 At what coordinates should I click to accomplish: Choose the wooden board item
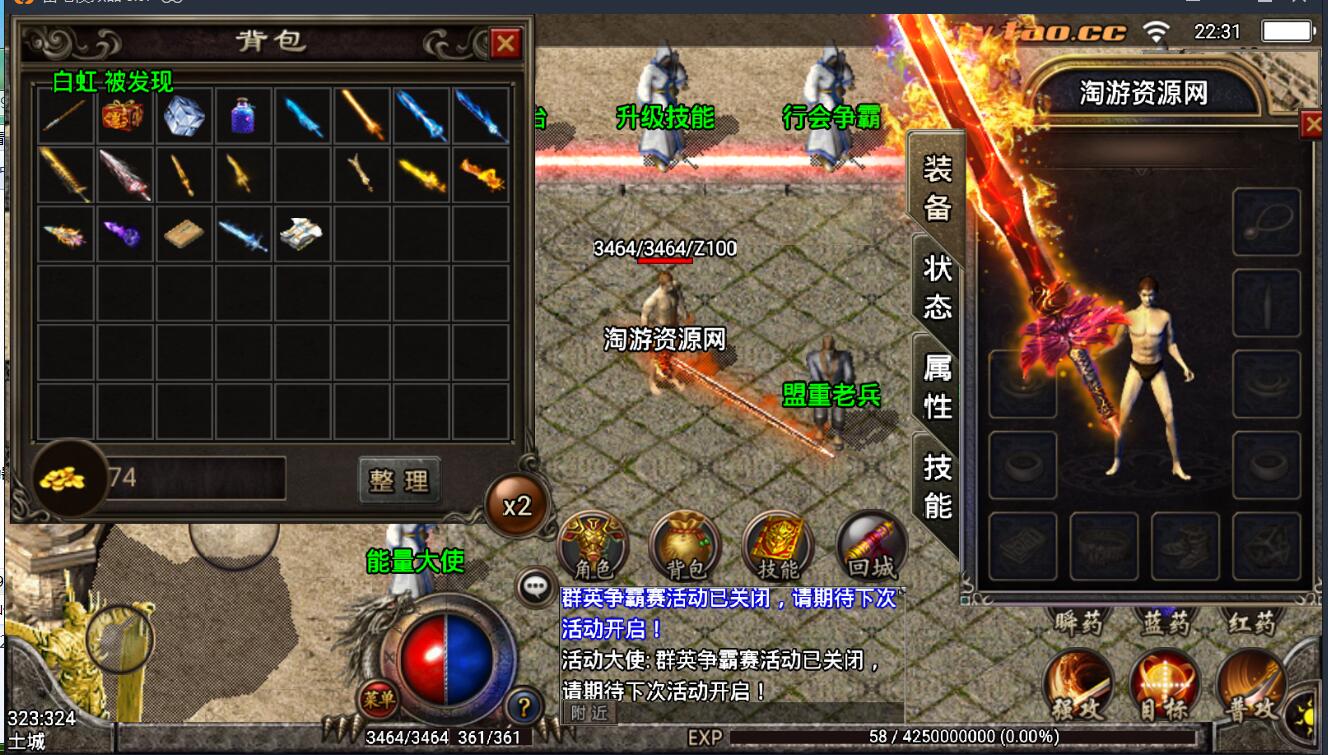point(184,234)
